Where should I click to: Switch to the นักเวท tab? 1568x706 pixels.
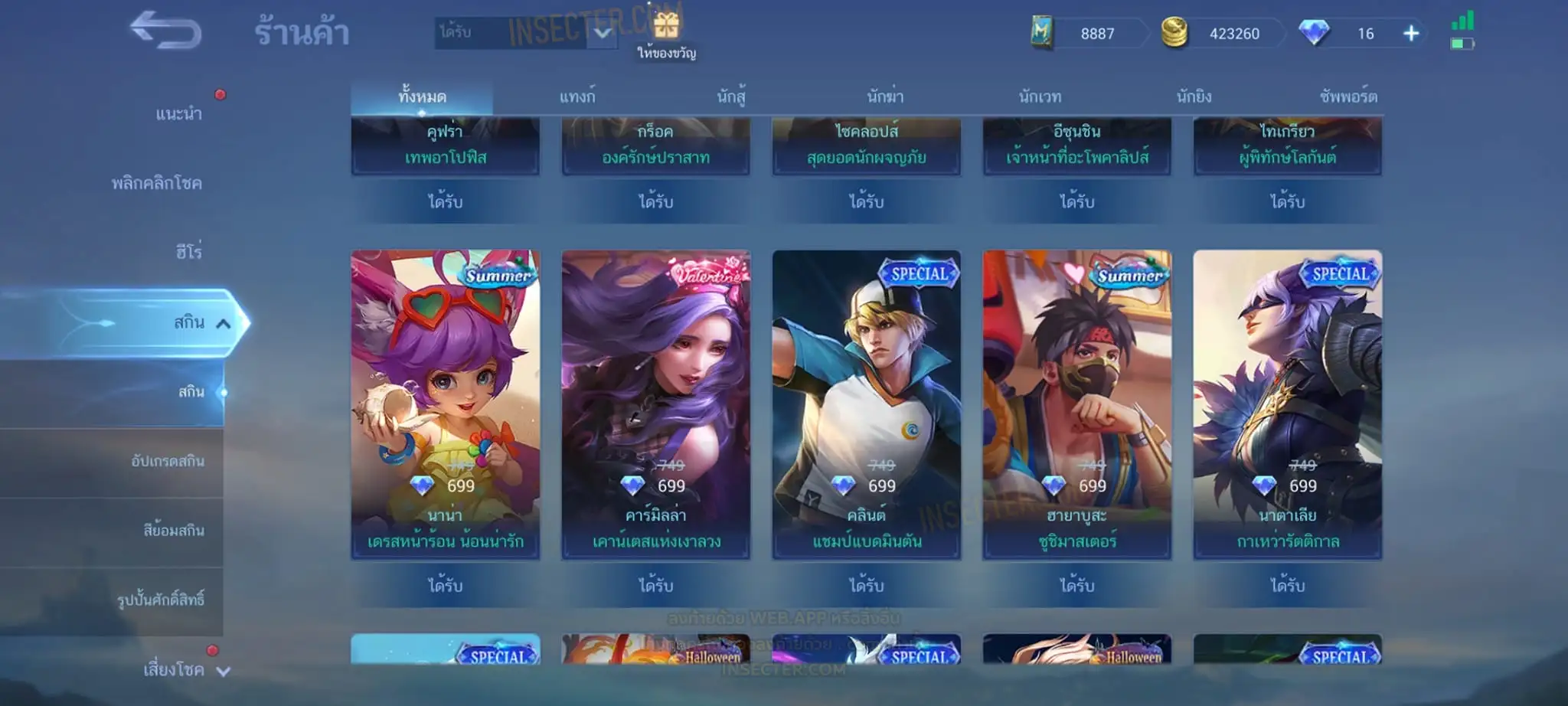pyautogui.click(x=1040, y=97)
